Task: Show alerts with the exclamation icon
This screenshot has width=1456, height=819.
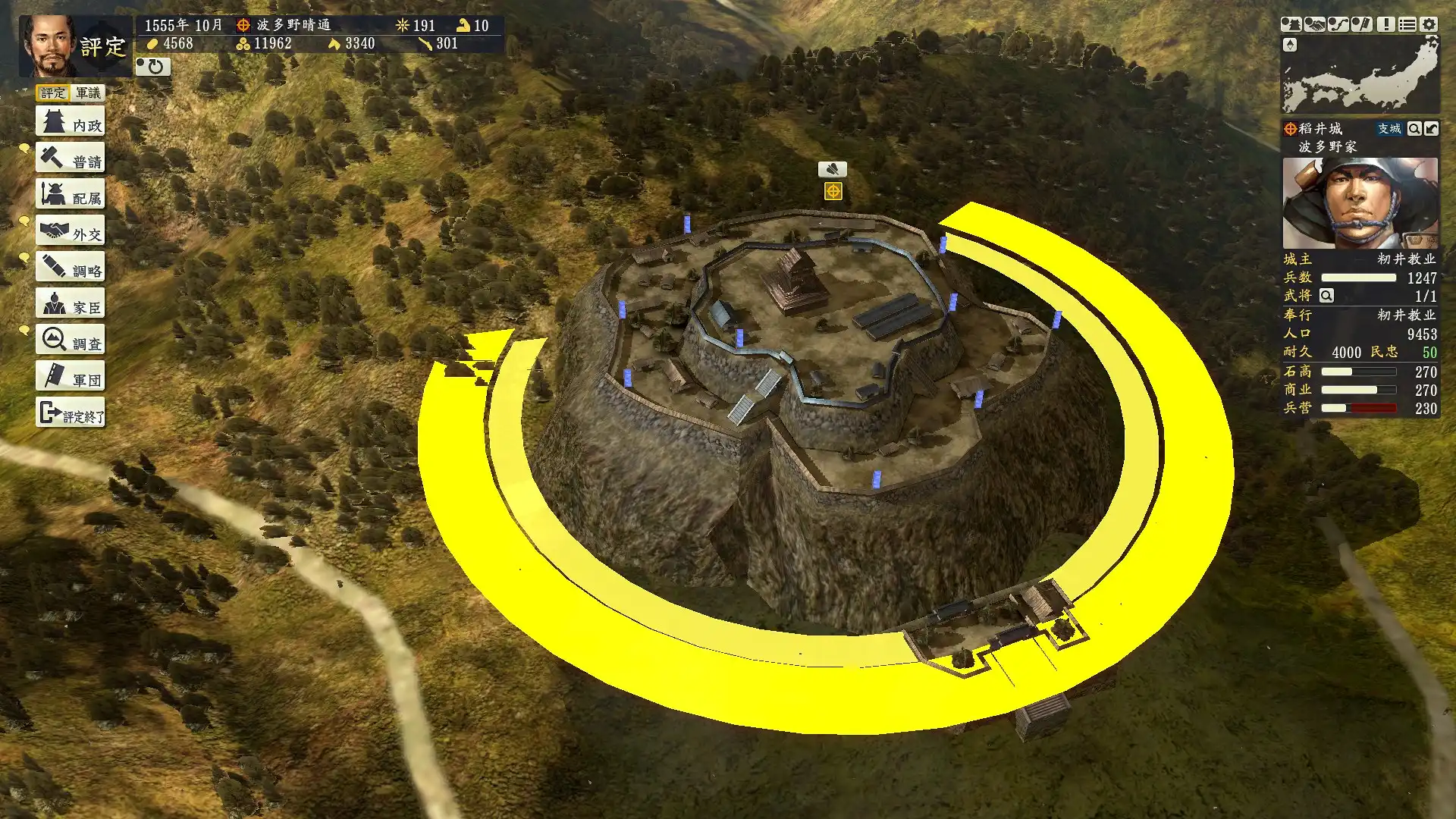Action: [1385, 24]
